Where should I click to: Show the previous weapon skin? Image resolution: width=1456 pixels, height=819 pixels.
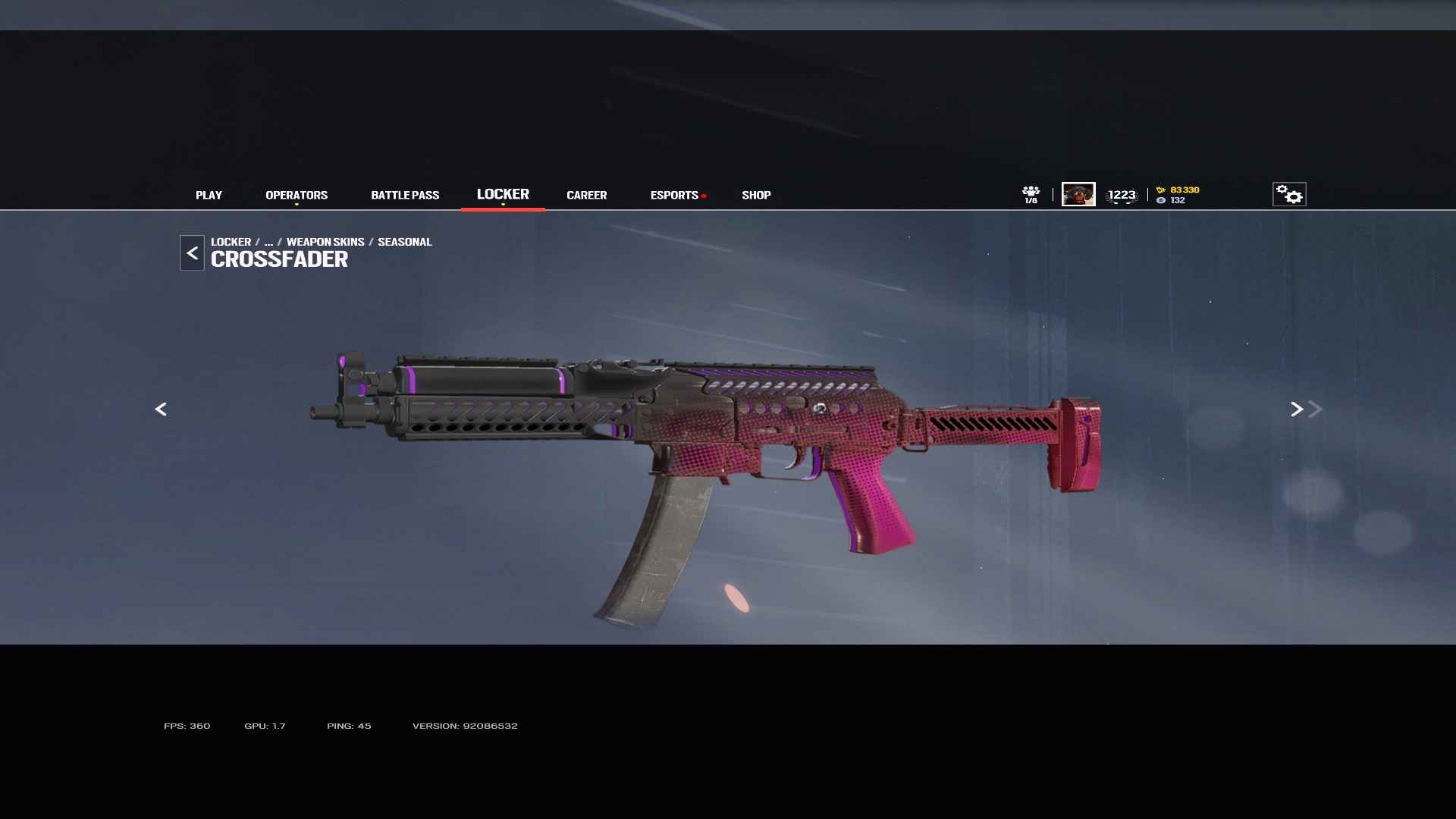click(161, 409)
